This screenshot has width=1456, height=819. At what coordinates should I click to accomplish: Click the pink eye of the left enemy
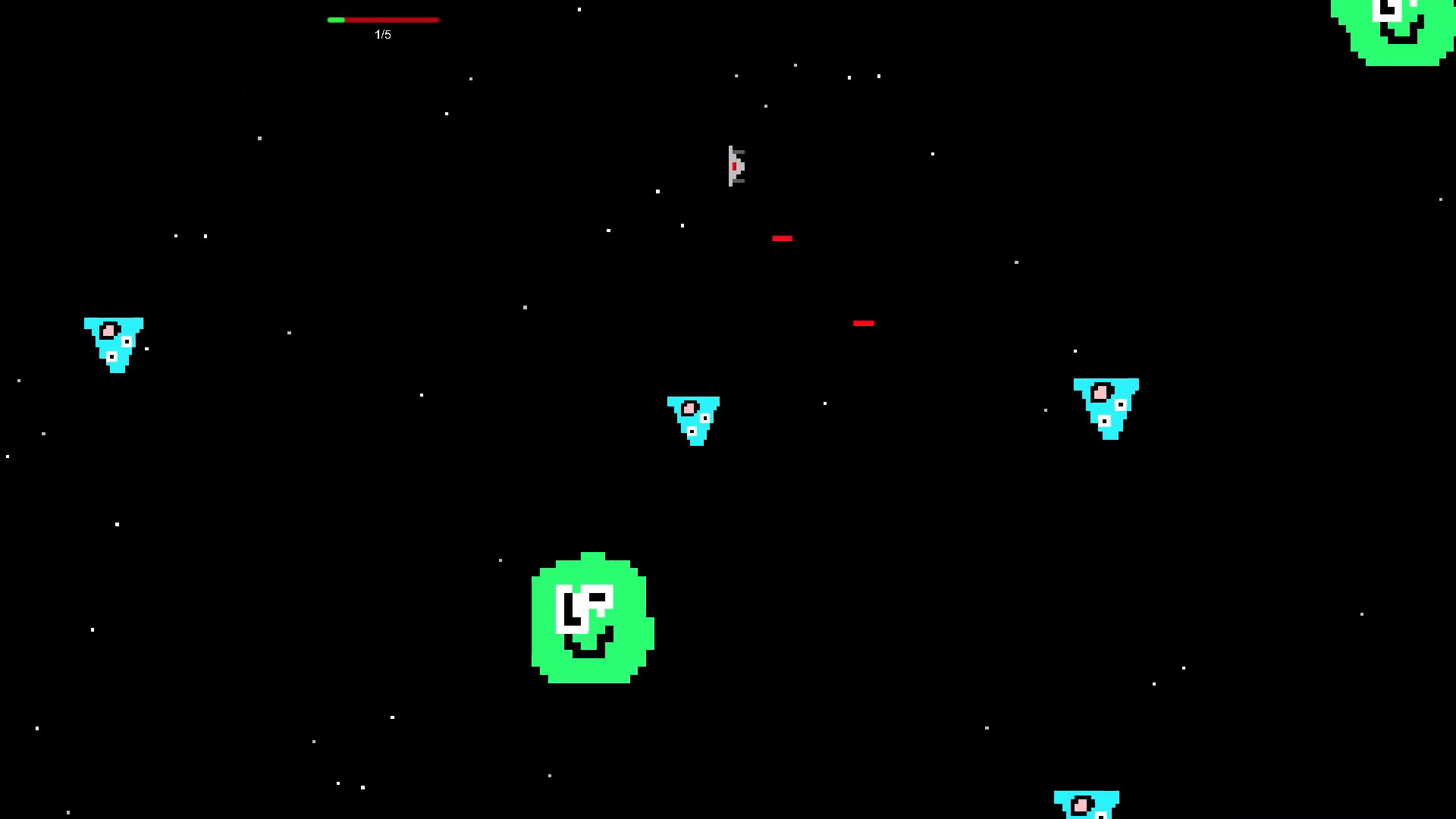pos(109,329)
